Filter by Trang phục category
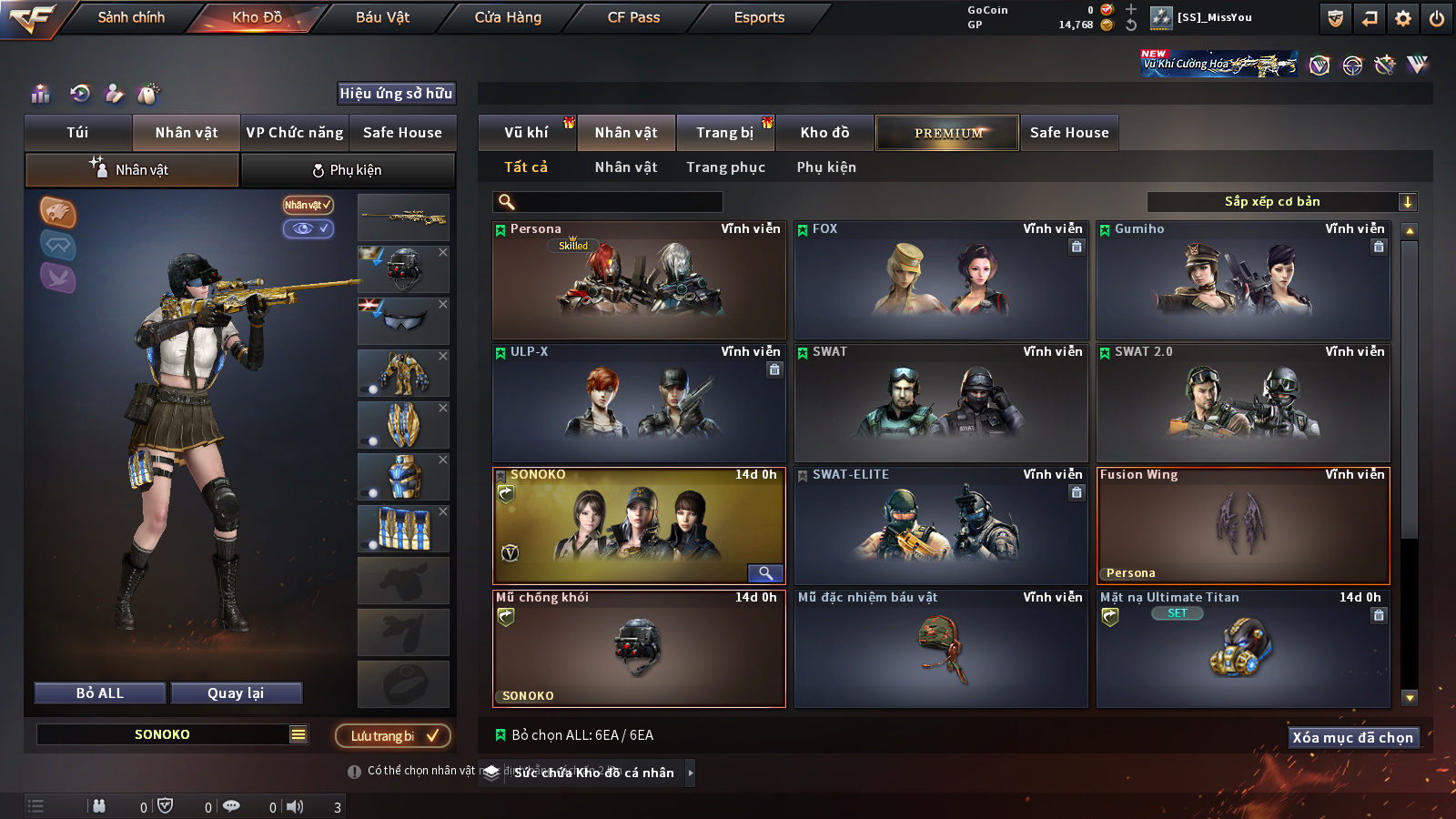This screenshot has width=1456, height=819. click(725, 167)
